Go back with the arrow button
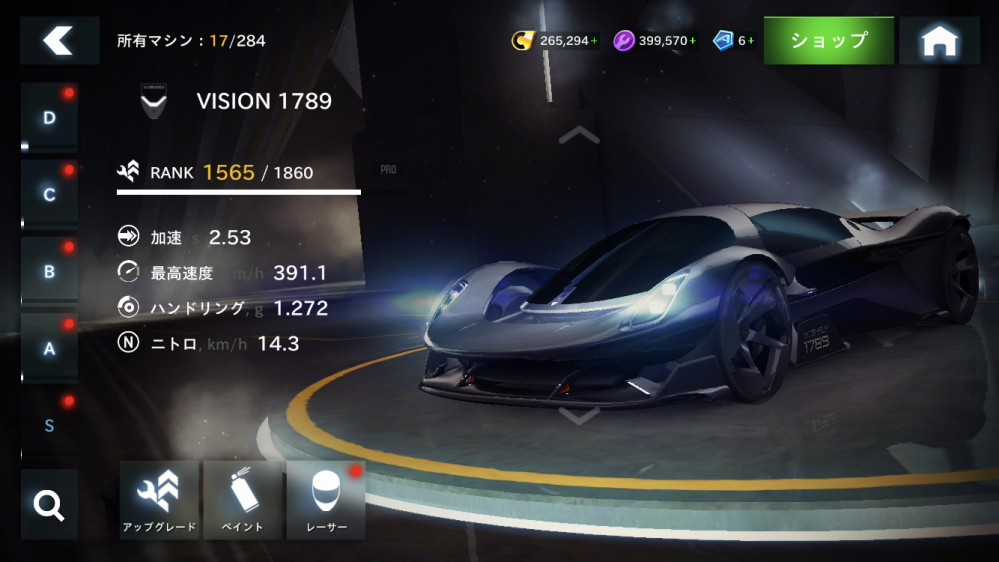 [59, 41]
